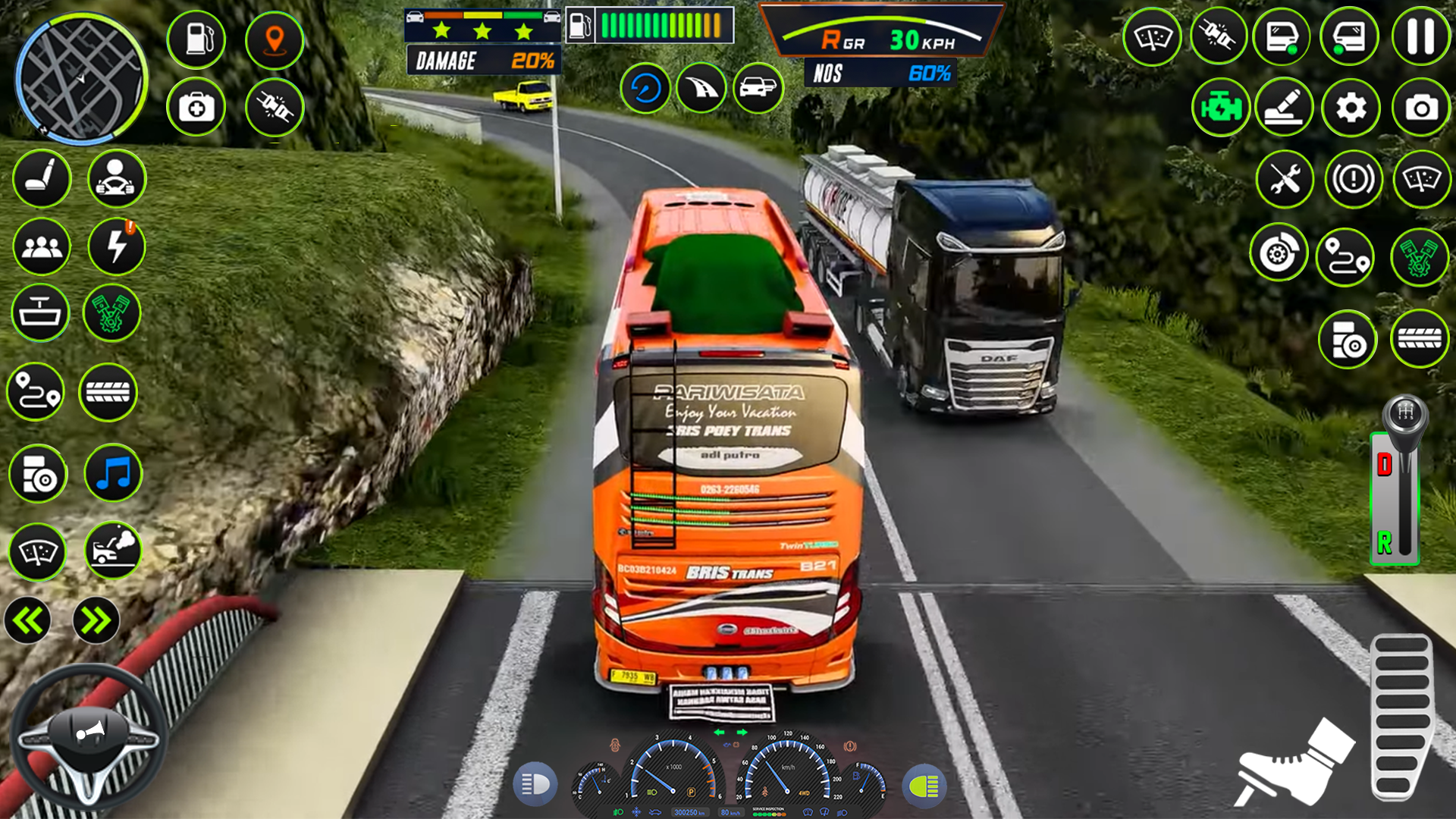Pause the game with the pause button
1456x819 pixels.
click(1420, 37)
